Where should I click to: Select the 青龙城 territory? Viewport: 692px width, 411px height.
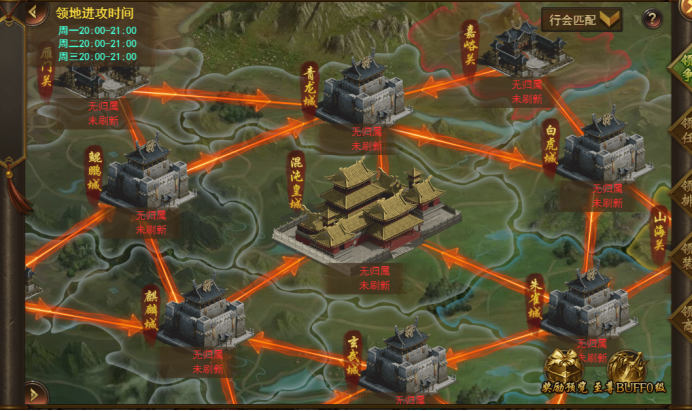click(363, 91)
